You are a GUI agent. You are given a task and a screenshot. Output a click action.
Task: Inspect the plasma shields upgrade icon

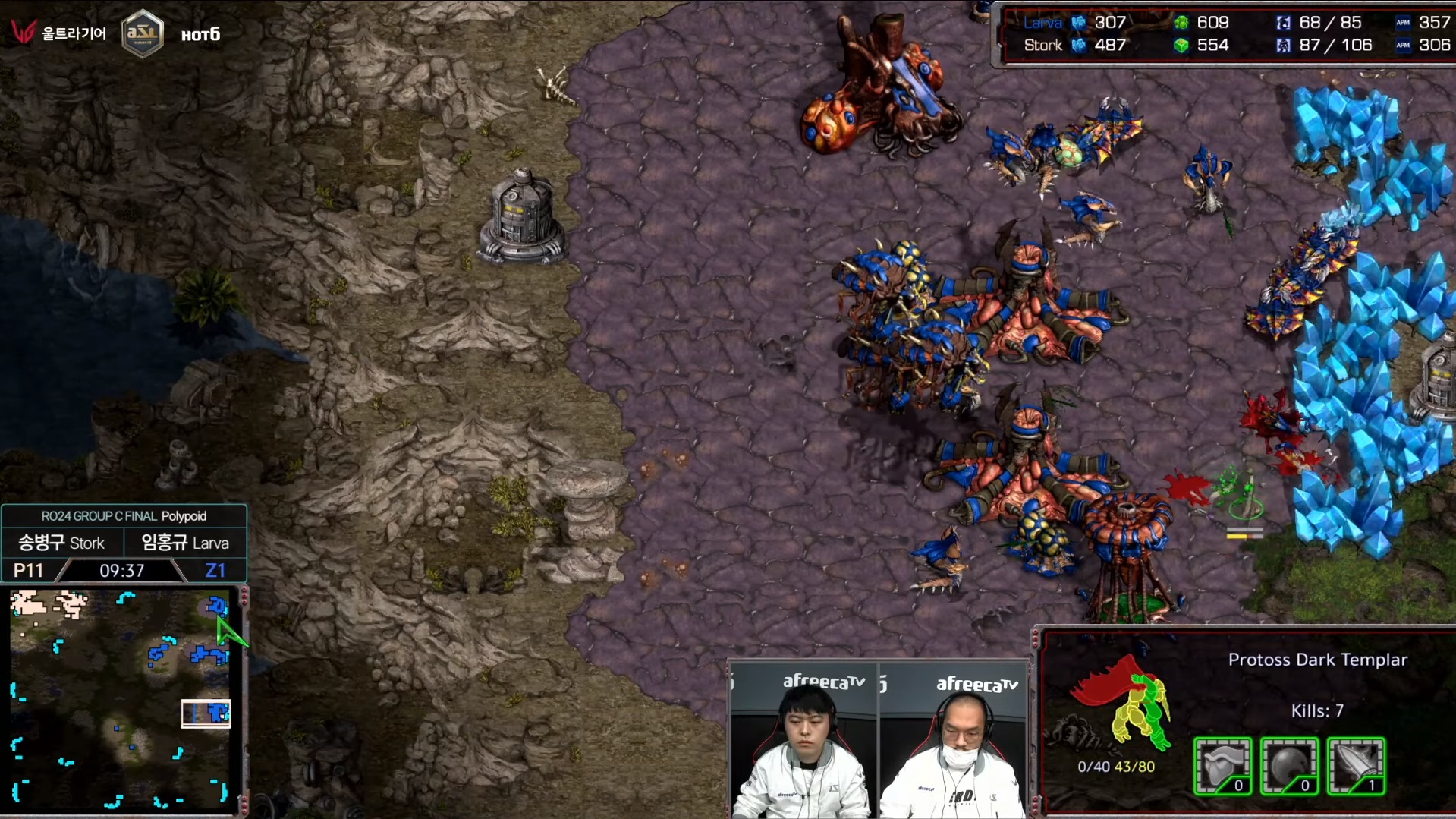pyautogui.click(x=1289, y=766)
